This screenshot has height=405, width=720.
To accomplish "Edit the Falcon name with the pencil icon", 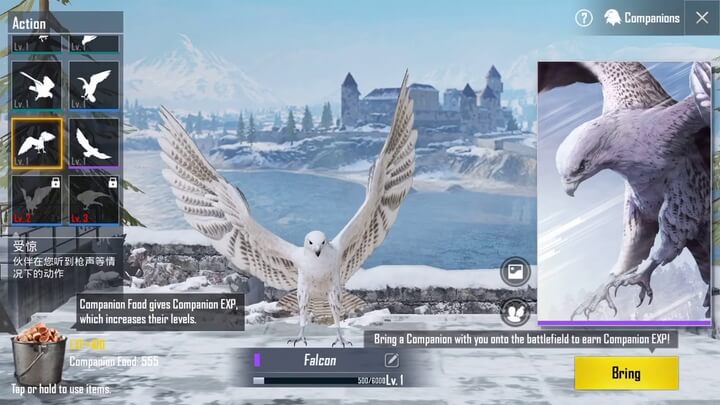I will tap(392, 360).
